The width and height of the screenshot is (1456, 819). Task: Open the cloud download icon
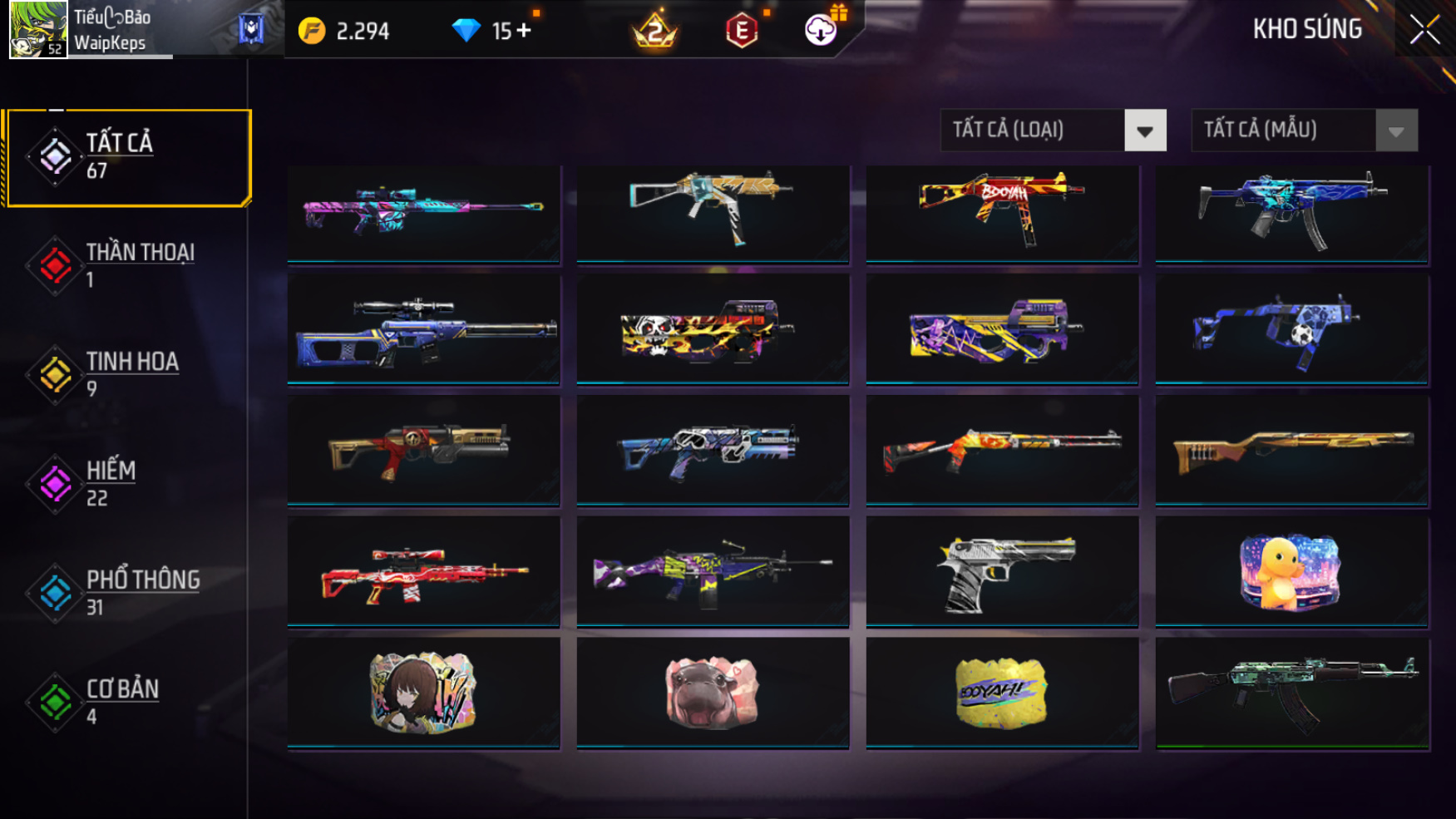[x=821, y=31]
